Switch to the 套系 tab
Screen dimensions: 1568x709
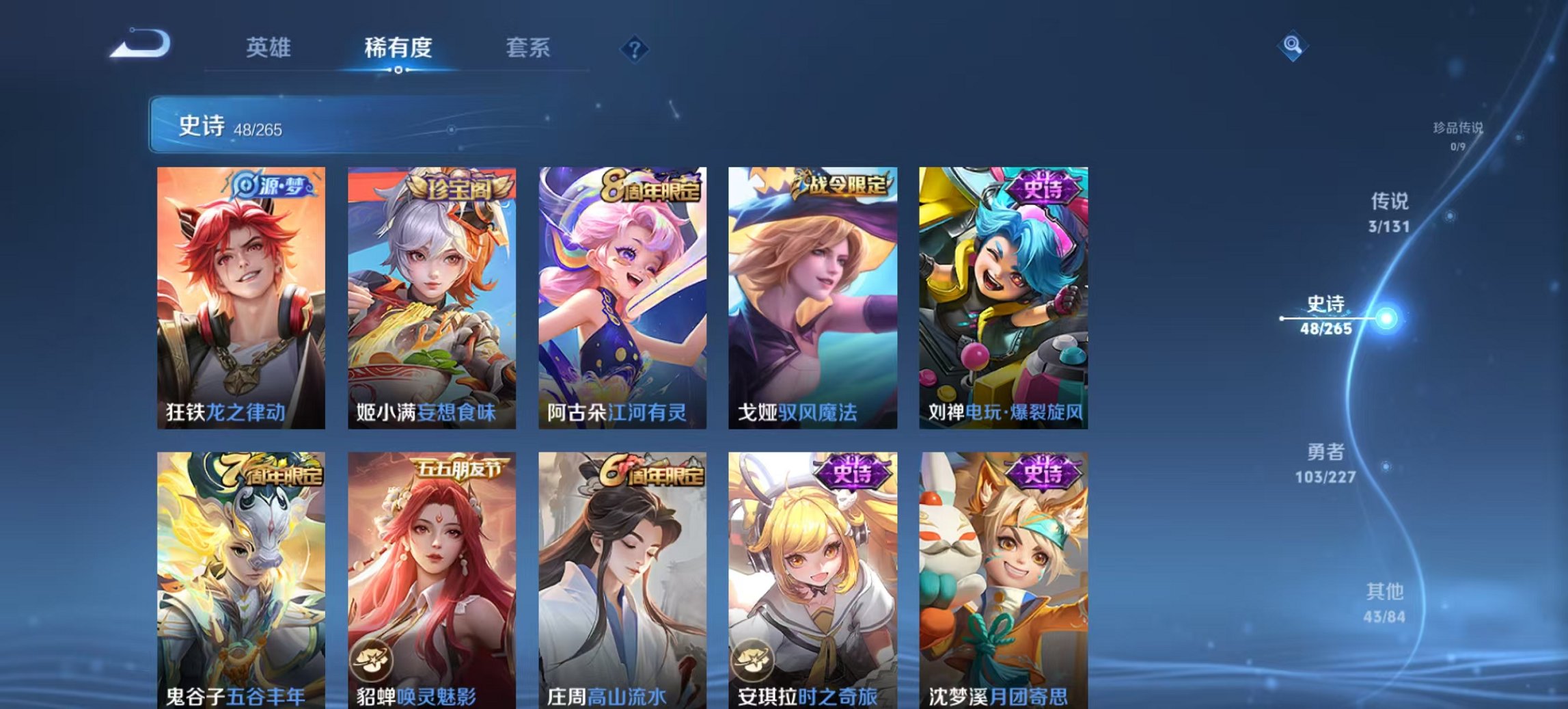(529, 48)
